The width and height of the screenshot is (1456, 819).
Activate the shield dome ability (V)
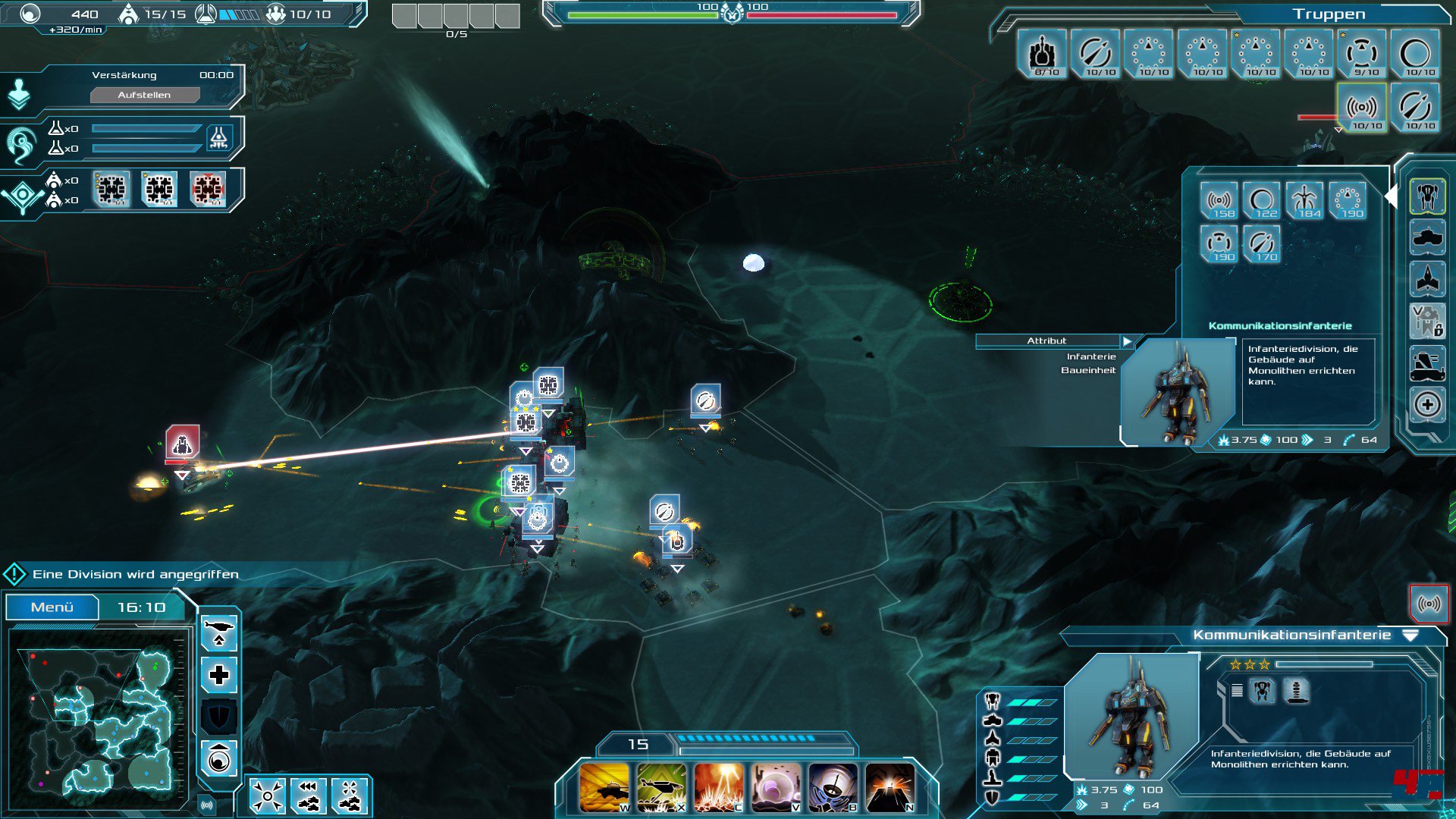pyautogui.click(x=775, y=788)
